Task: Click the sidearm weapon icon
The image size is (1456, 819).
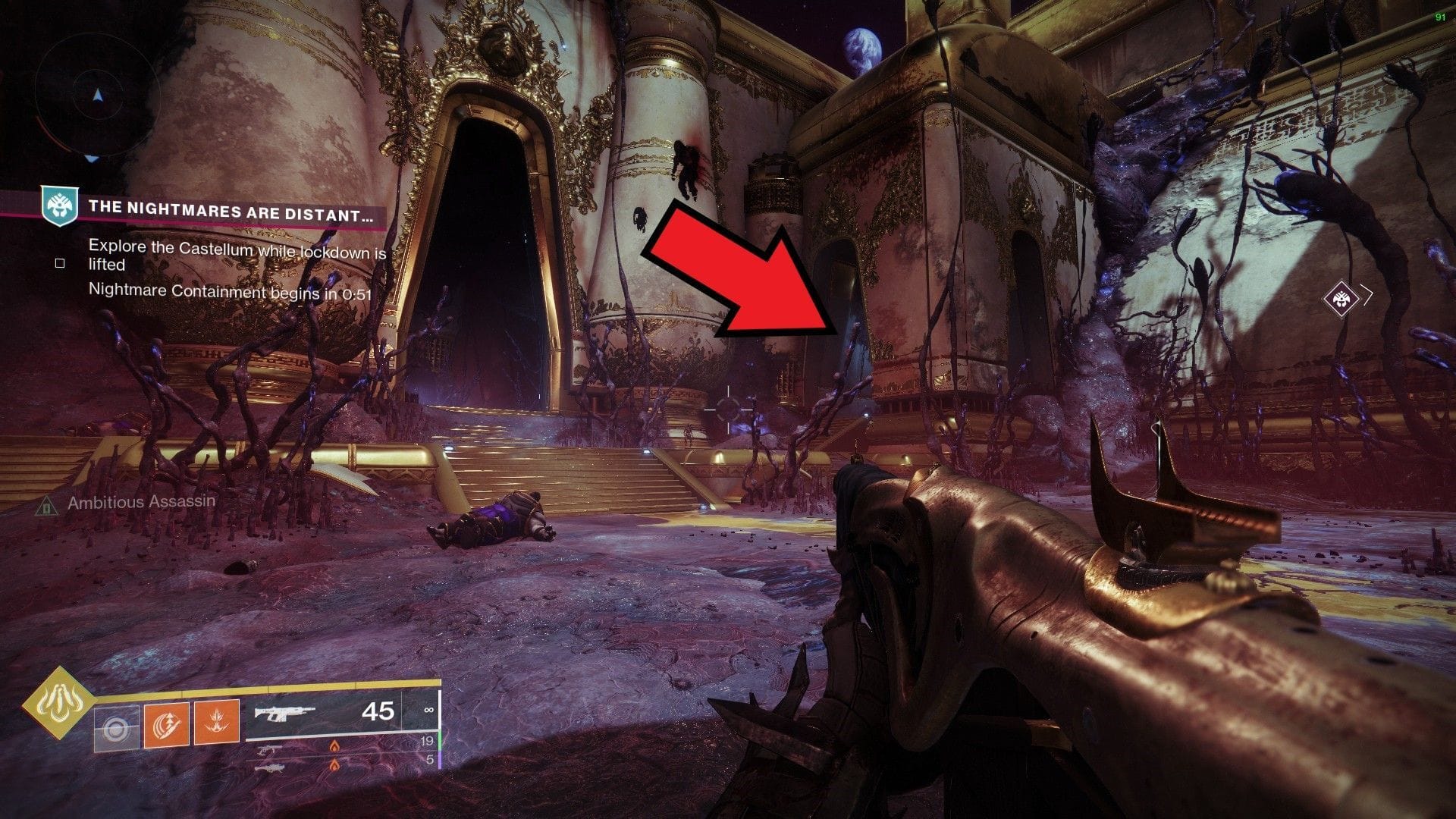Action: click(x=267, y=748)
